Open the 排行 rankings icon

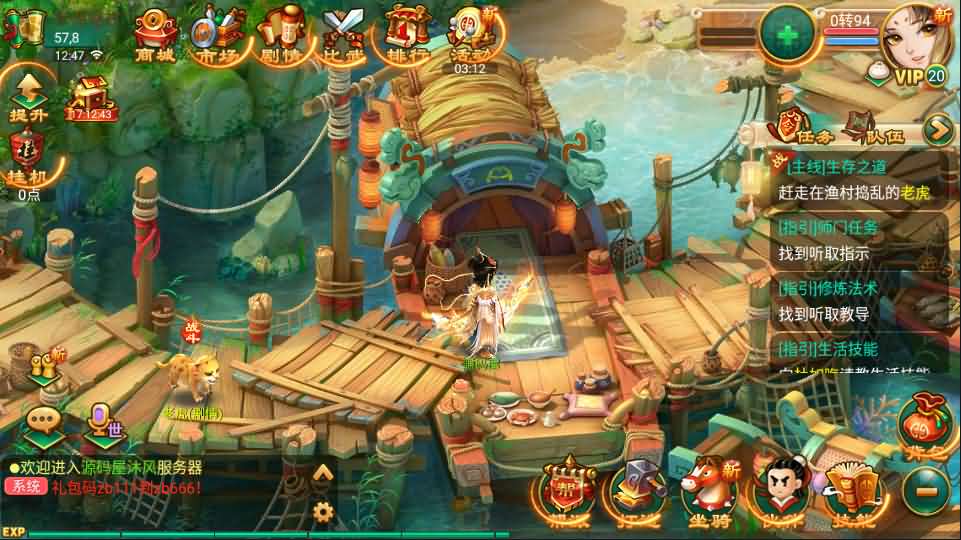(x=406, y=34)
